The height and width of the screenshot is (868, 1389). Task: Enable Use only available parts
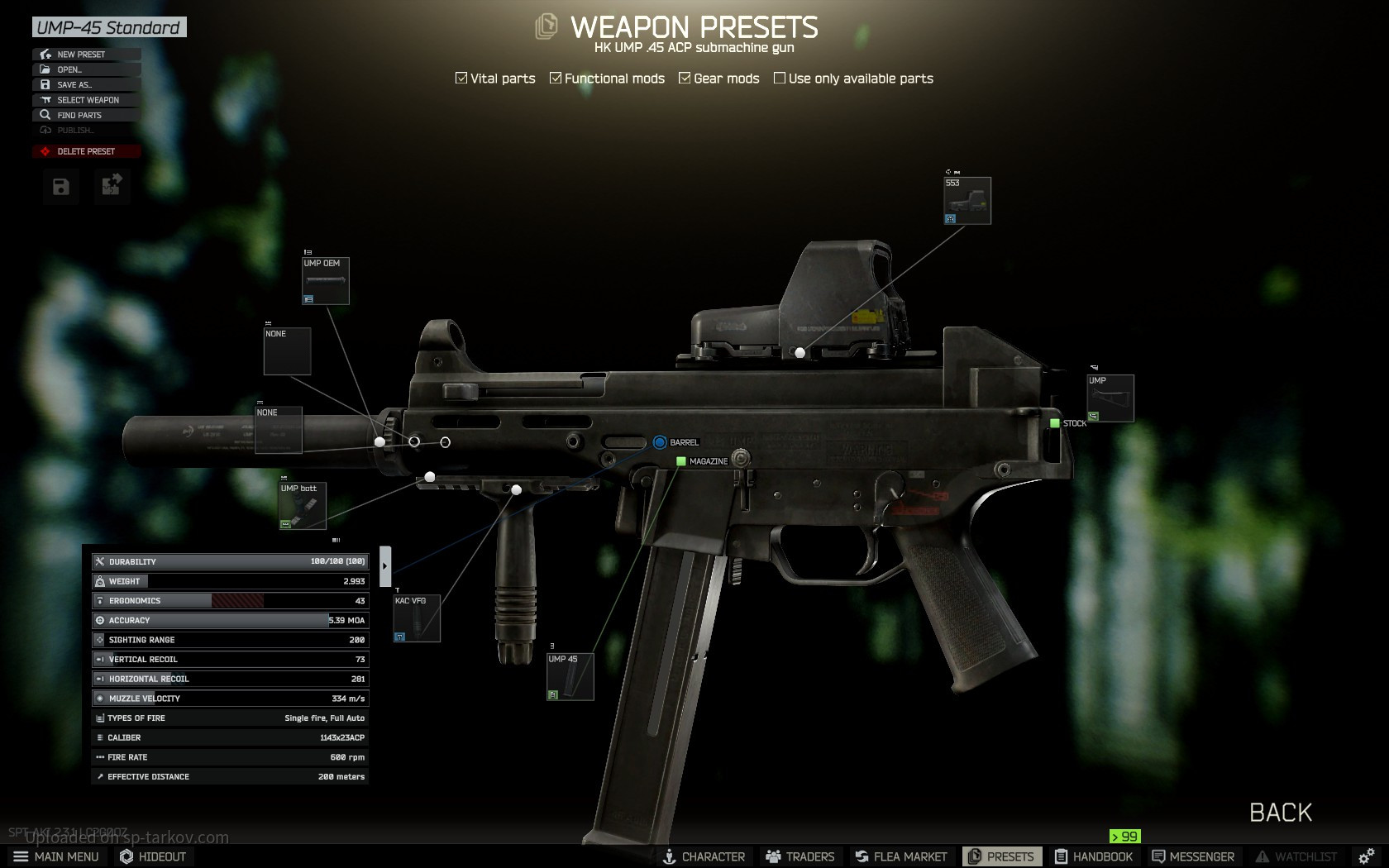click(x=780, y=79)
